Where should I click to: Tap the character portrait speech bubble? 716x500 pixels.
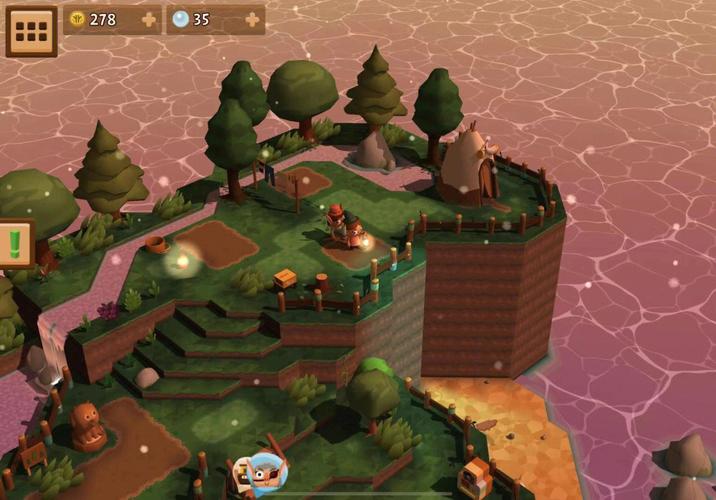coord(266,472)
